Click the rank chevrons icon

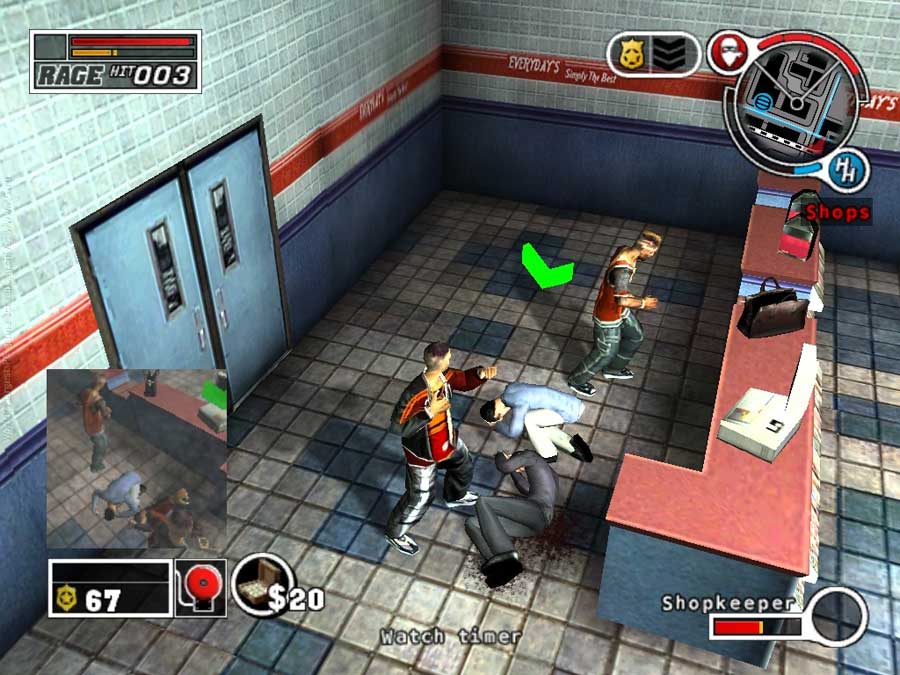[675, 53]
